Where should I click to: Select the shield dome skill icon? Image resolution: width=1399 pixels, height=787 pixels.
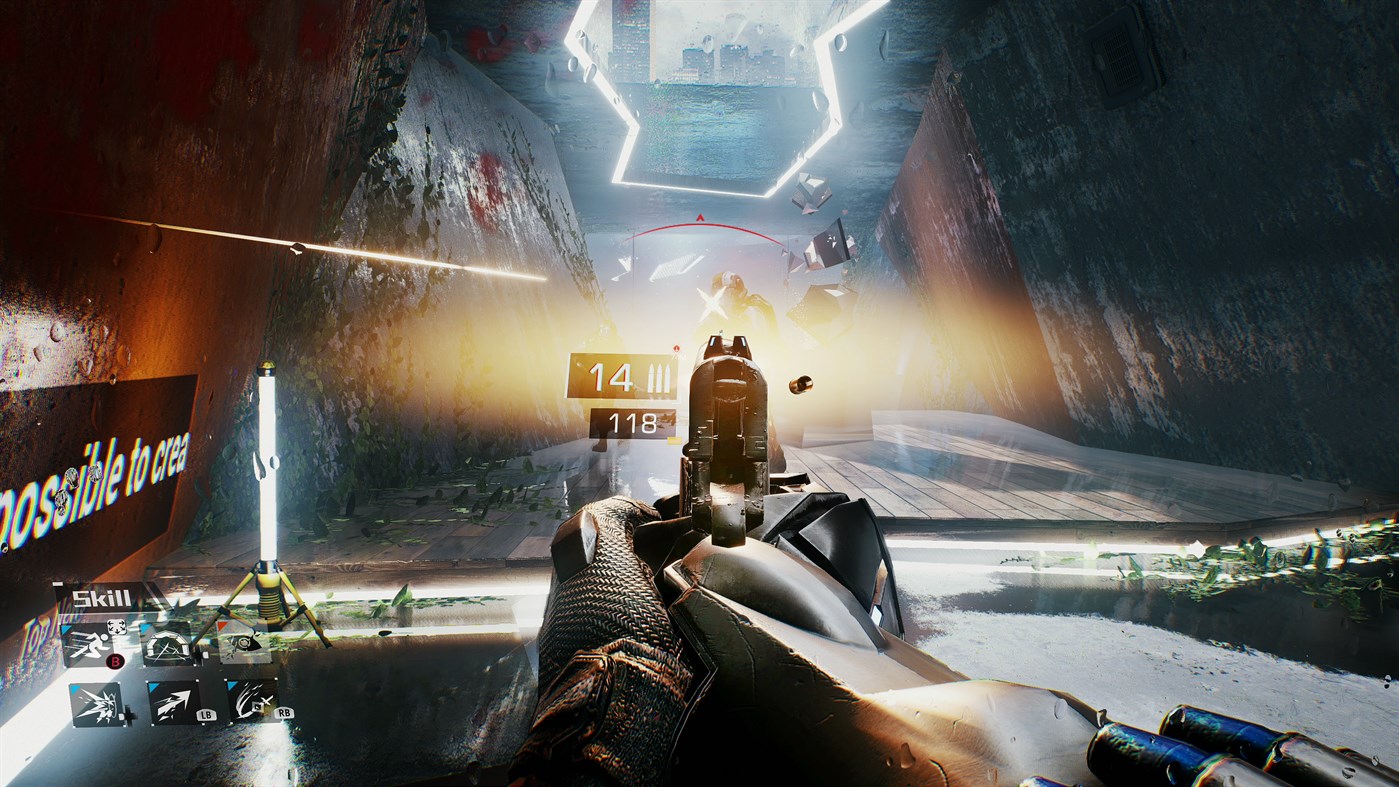click(x=166, y=647)
